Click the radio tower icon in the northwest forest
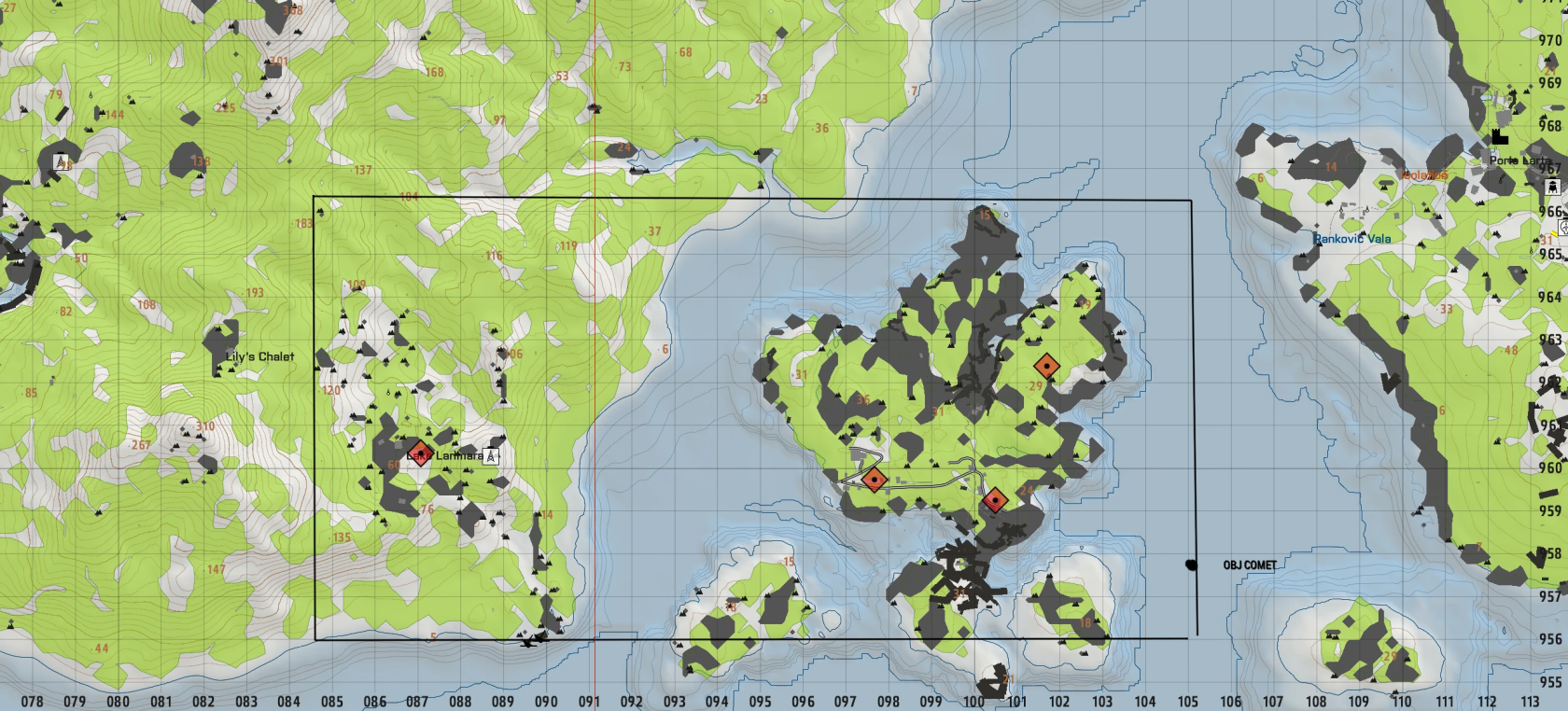Viewport: 1568px width, 711px height. coord(61,161)
